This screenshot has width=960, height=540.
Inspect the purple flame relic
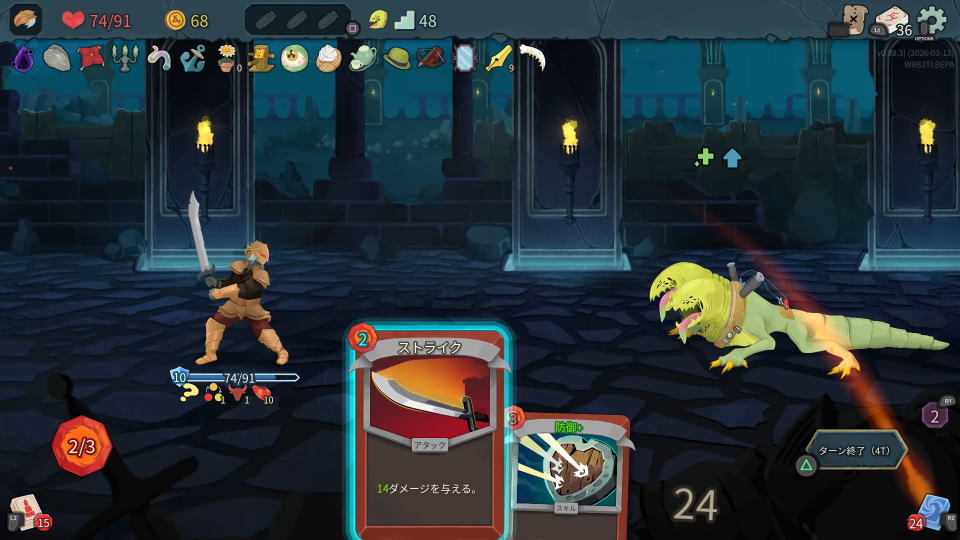[23, 58]
